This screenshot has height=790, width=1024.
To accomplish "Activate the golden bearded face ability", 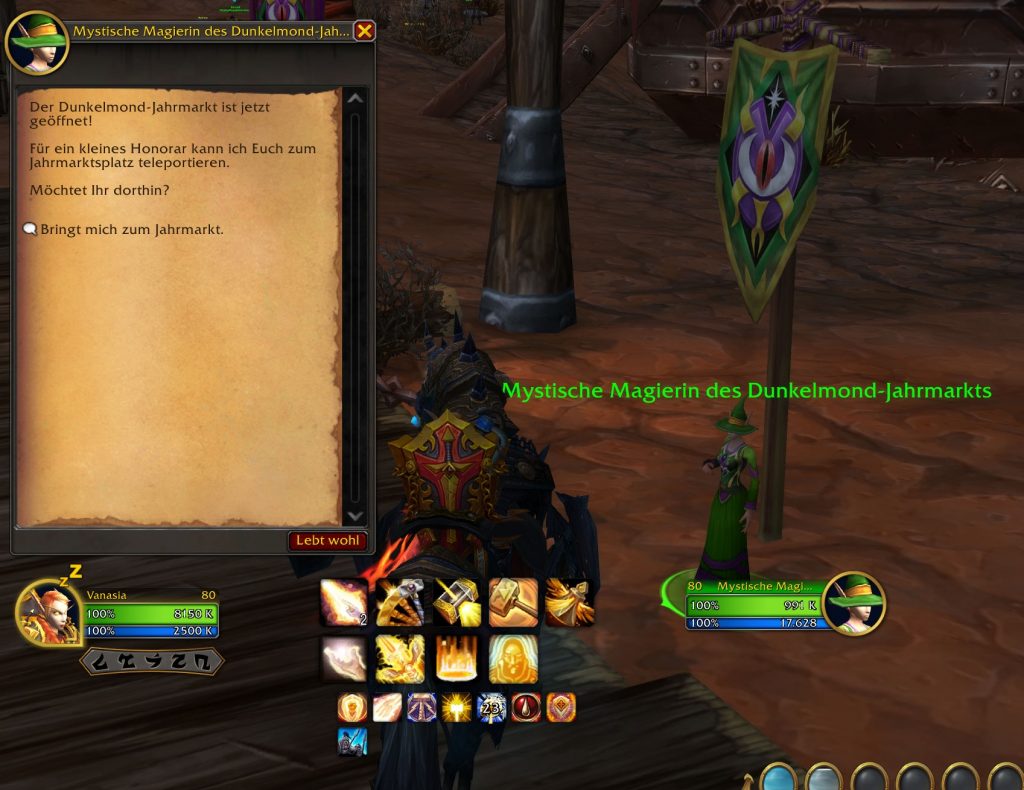I will [x=513, y=659].
